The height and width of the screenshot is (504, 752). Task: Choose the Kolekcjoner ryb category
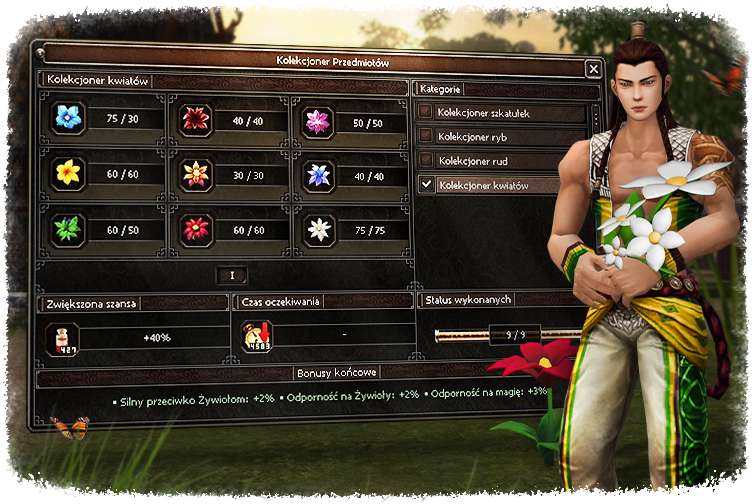coord(426,136)
